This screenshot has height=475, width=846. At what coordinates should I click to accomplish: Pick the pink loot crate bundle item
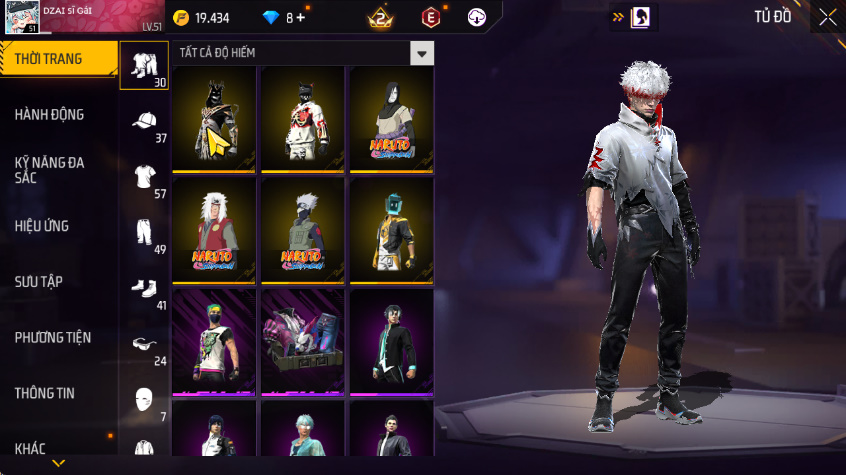(x=302, y=342)
